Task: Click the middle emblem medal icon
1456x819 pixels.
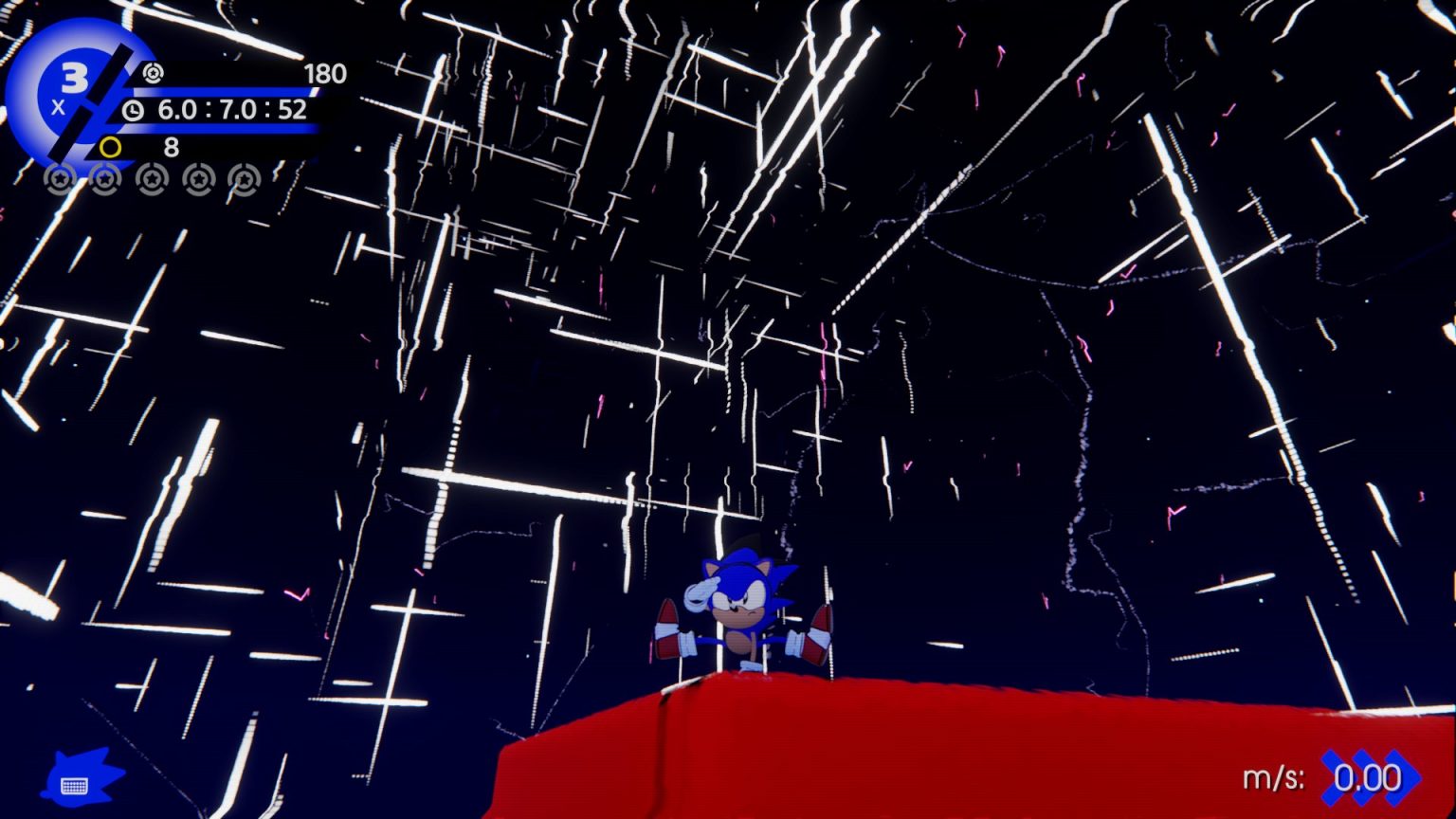Action: point(151,180)
